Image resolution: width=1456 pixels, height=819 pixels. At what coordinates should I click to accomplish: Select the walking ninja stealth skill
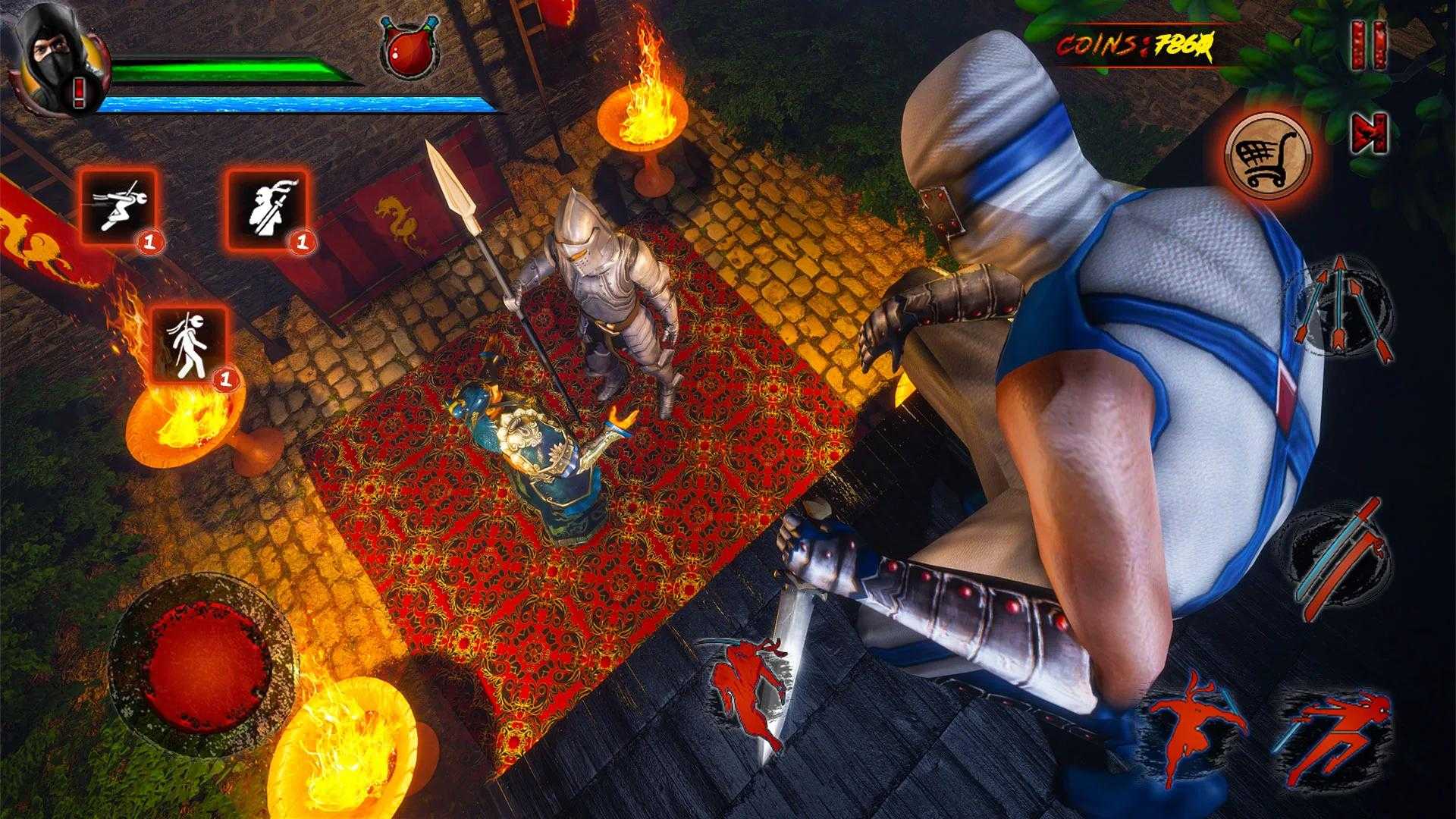(190, 342)
